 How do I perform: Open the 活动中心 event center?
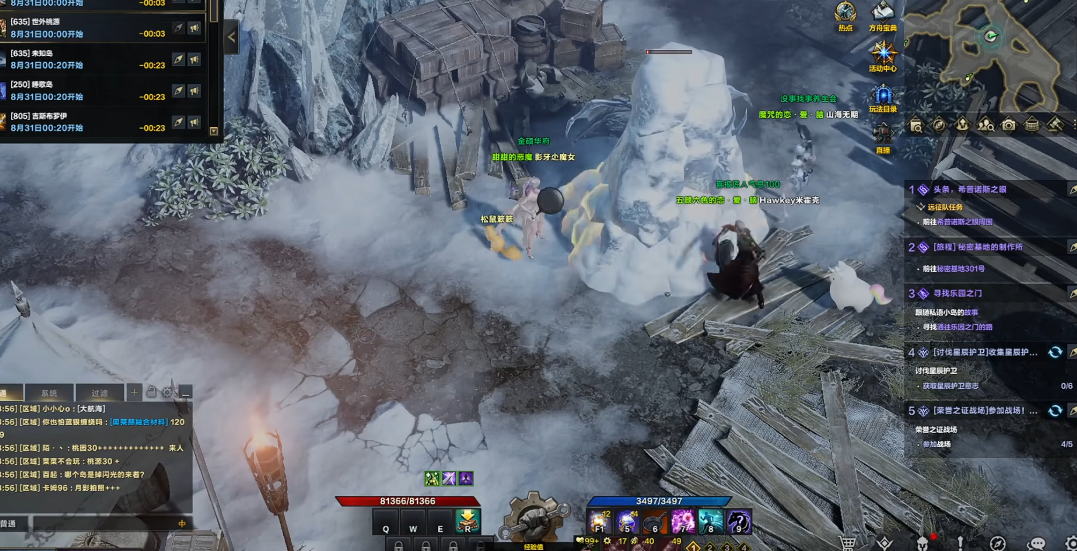point(883,54)
